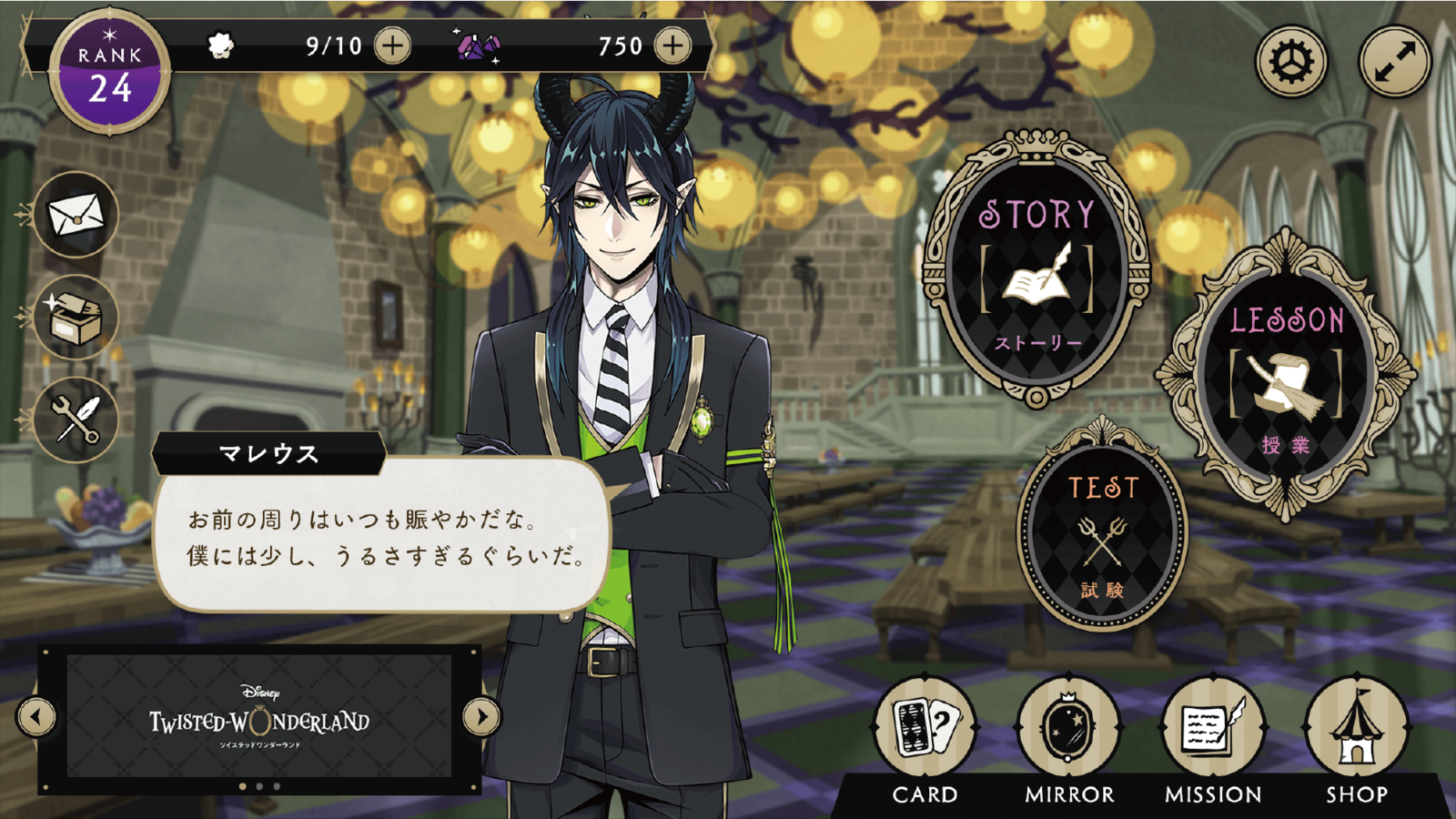Open the crafting tools icon

click(76, 420)
